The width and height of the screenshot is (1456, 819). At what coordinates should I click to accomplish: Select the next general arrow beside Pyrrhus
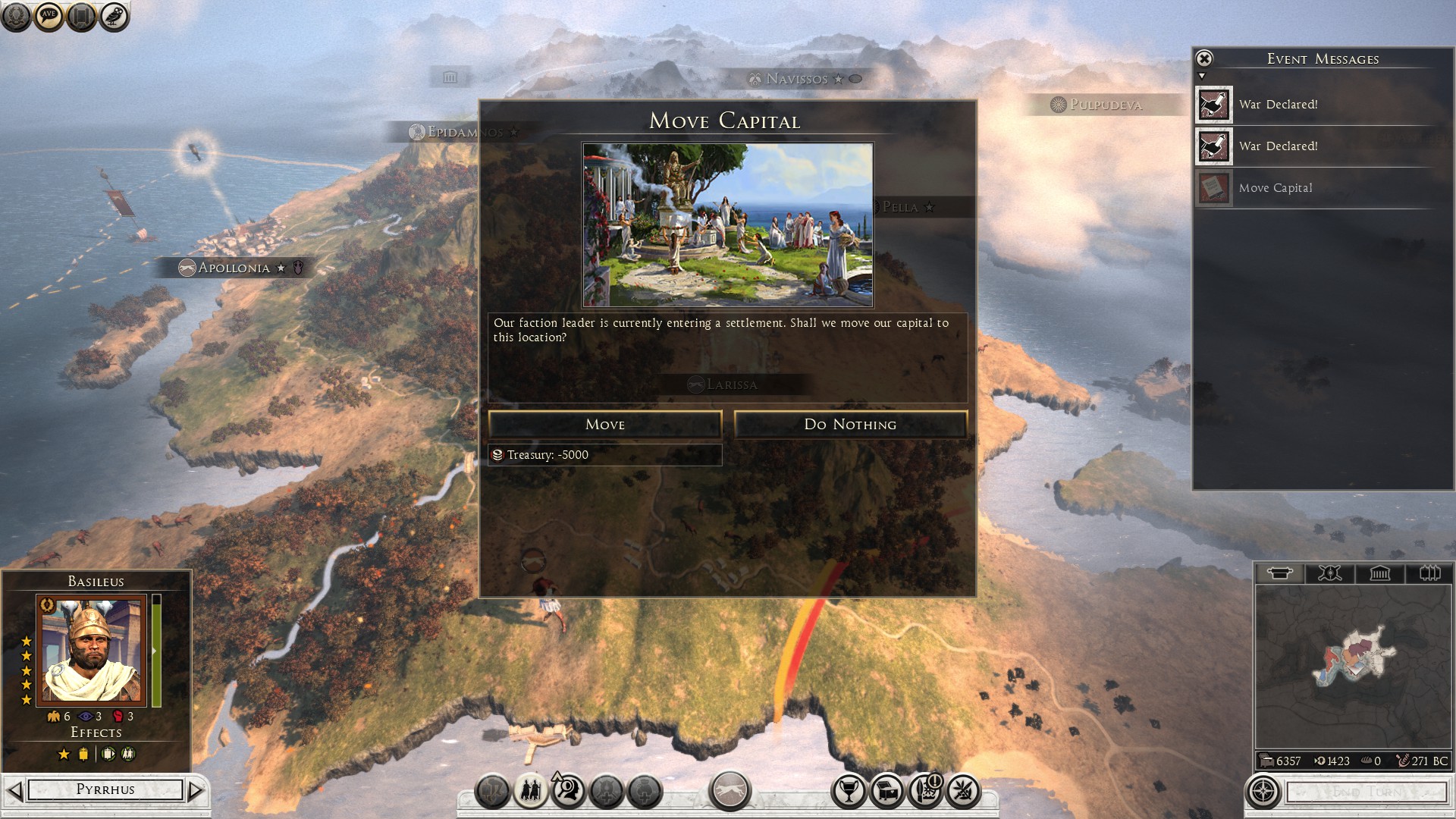coord(196,791)
